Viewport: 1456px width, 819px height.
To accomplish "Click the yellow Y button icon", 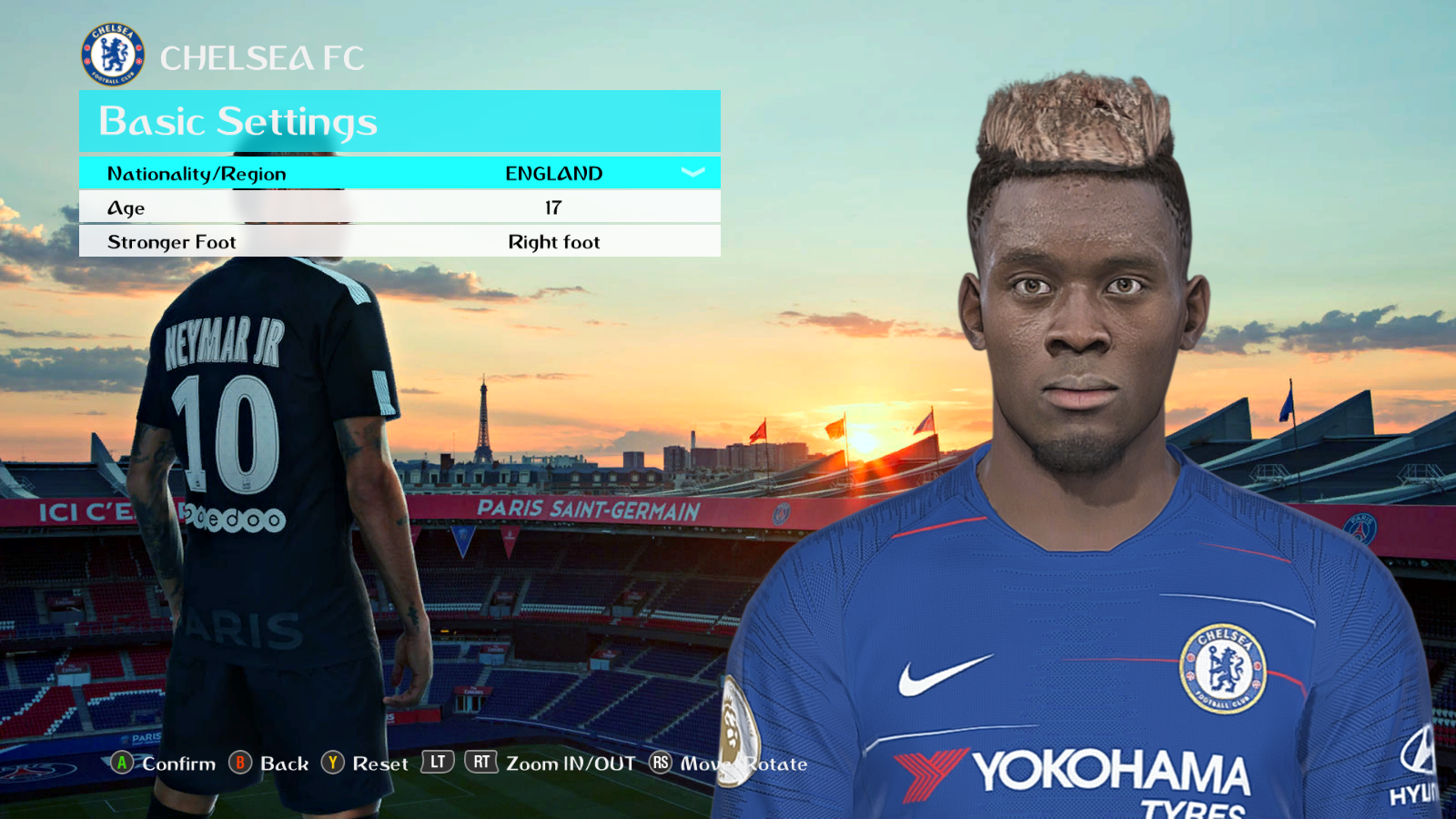I will pyautogui.click(x=335, y=764).
